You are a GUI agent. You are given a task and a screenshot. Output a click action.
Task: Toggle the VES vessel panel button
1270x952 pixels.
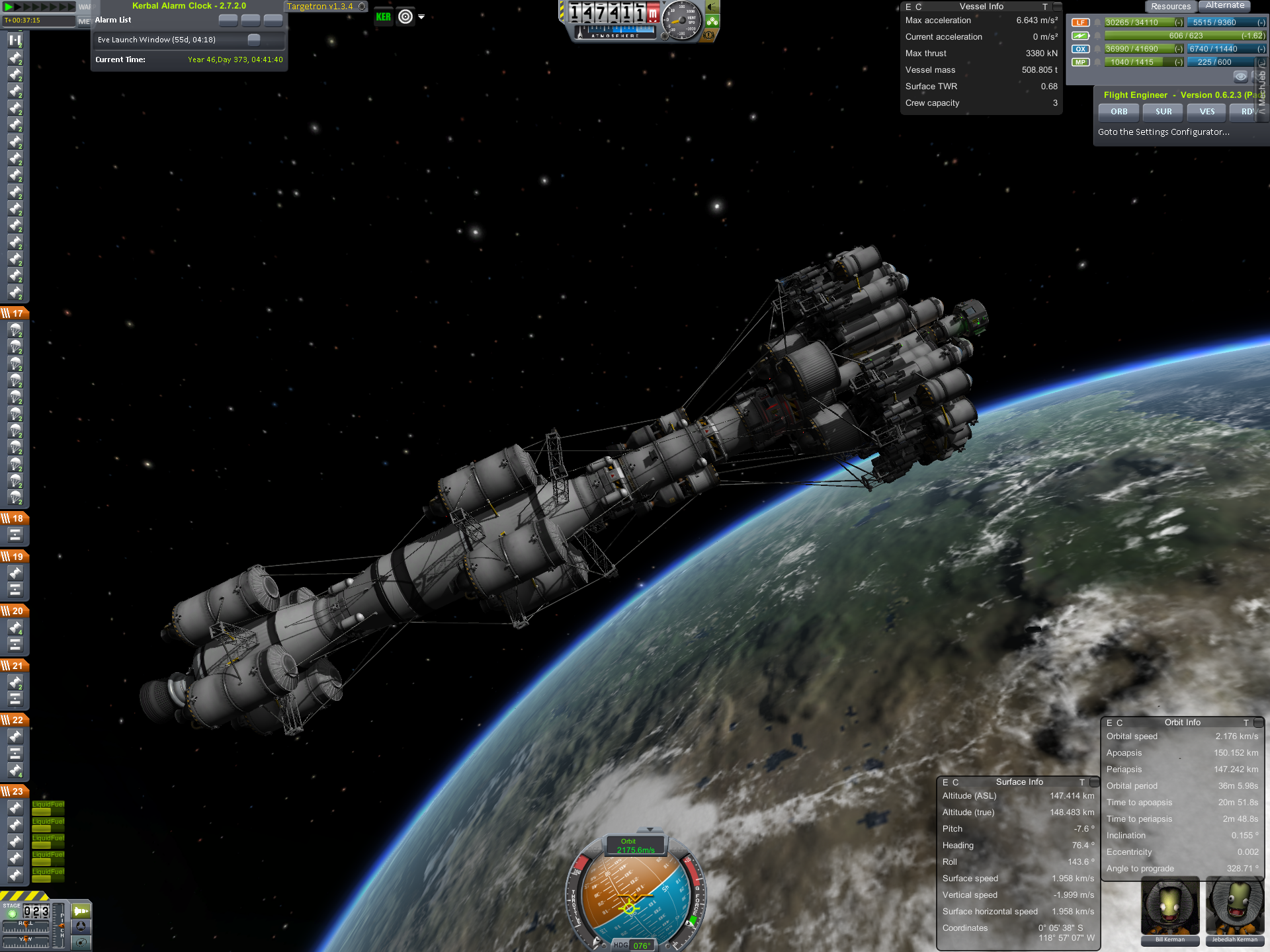[x=1206, y=112]
